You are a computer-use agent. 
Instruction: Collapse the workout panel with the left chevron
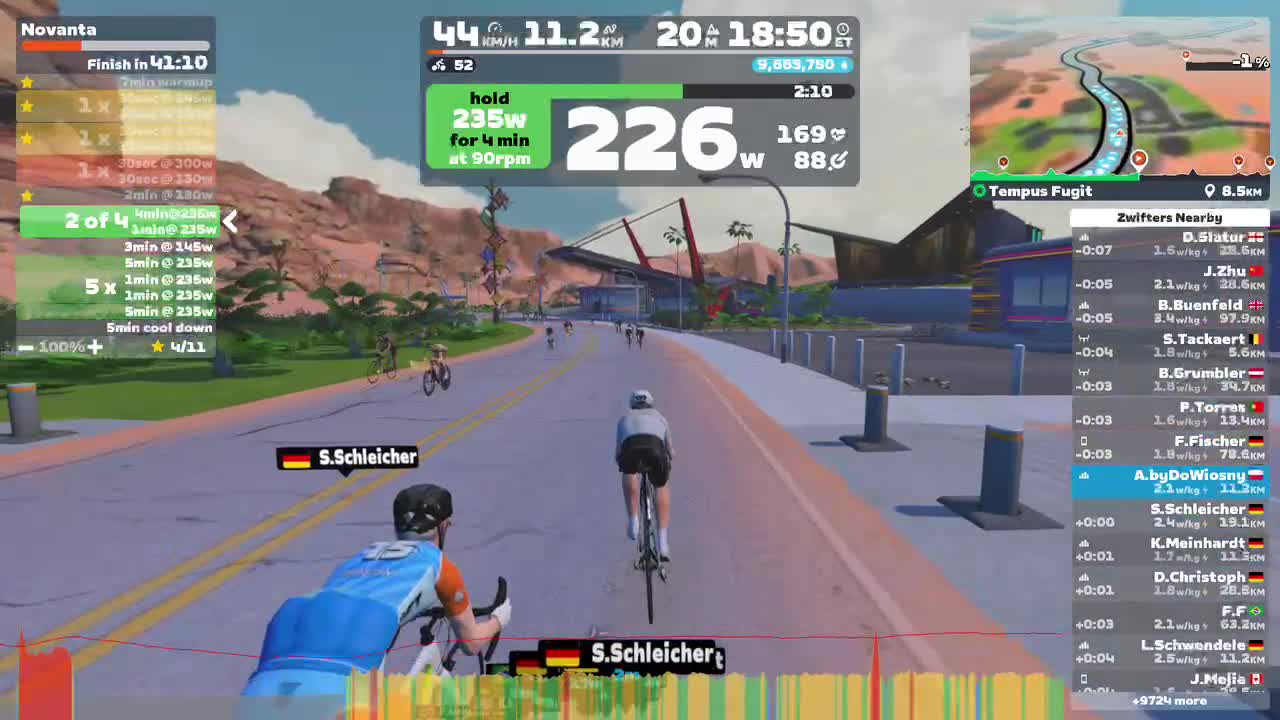230,222
